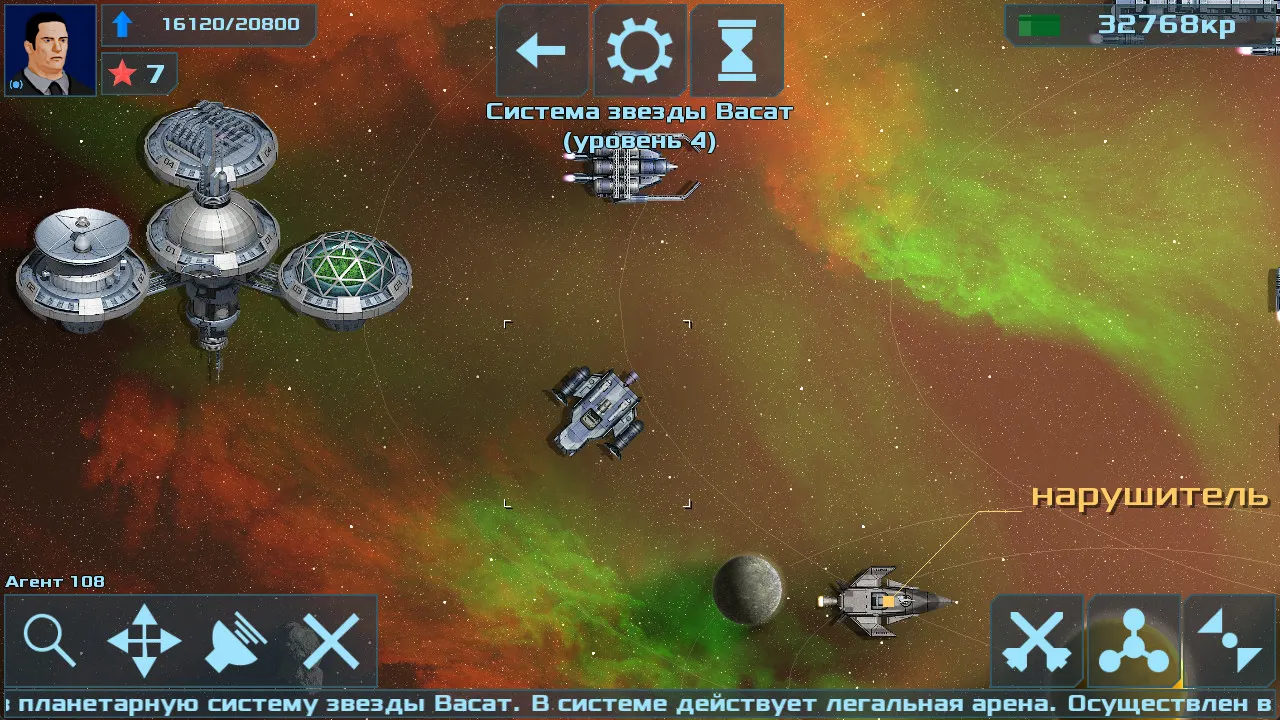Activate the hourglass wait button

pyautogui.click(x=737, y=50)
